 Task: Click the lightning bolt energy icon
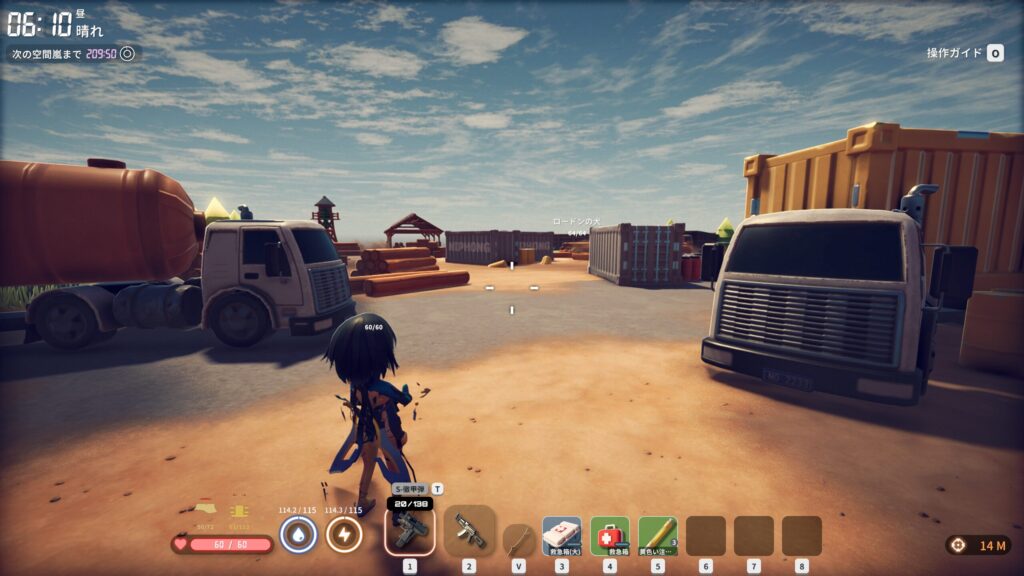pos(344,535)
